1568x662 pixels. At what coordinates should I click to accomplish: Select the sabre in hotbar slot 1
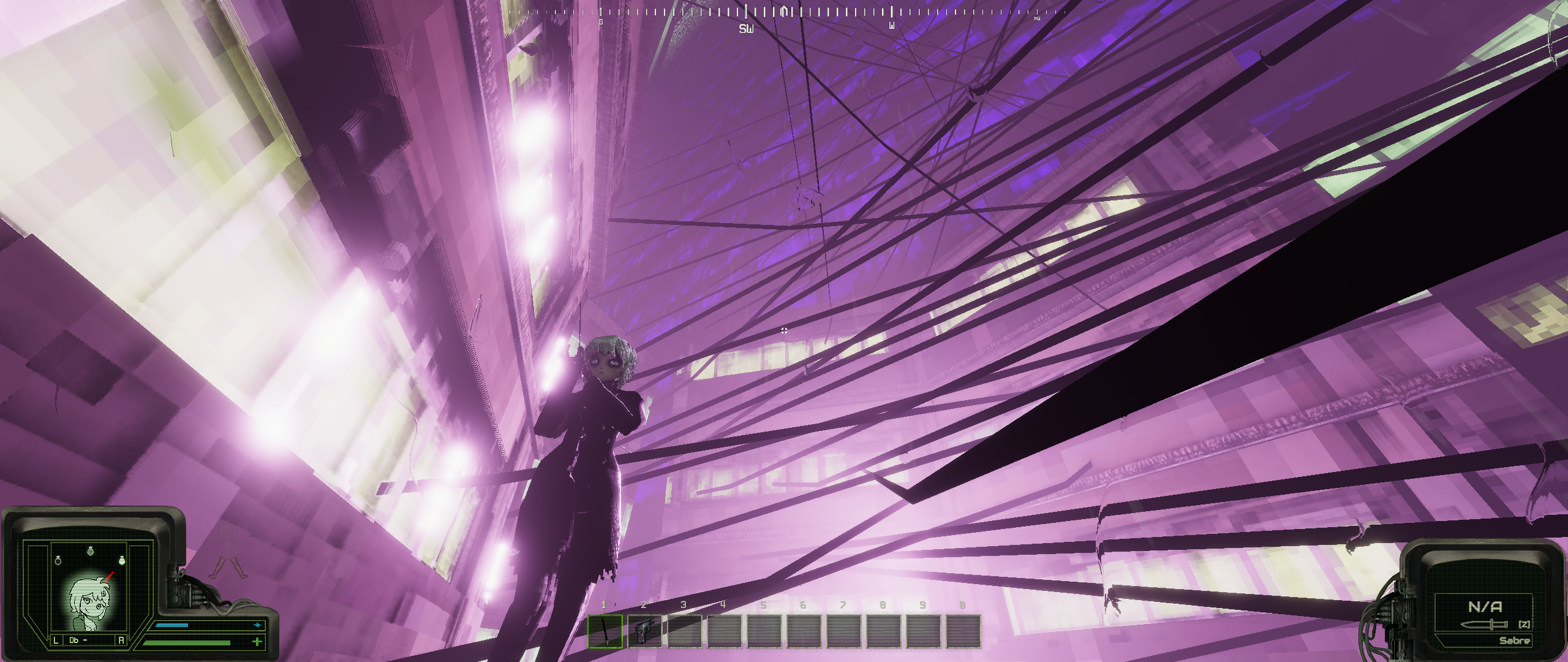pos(605,631)
